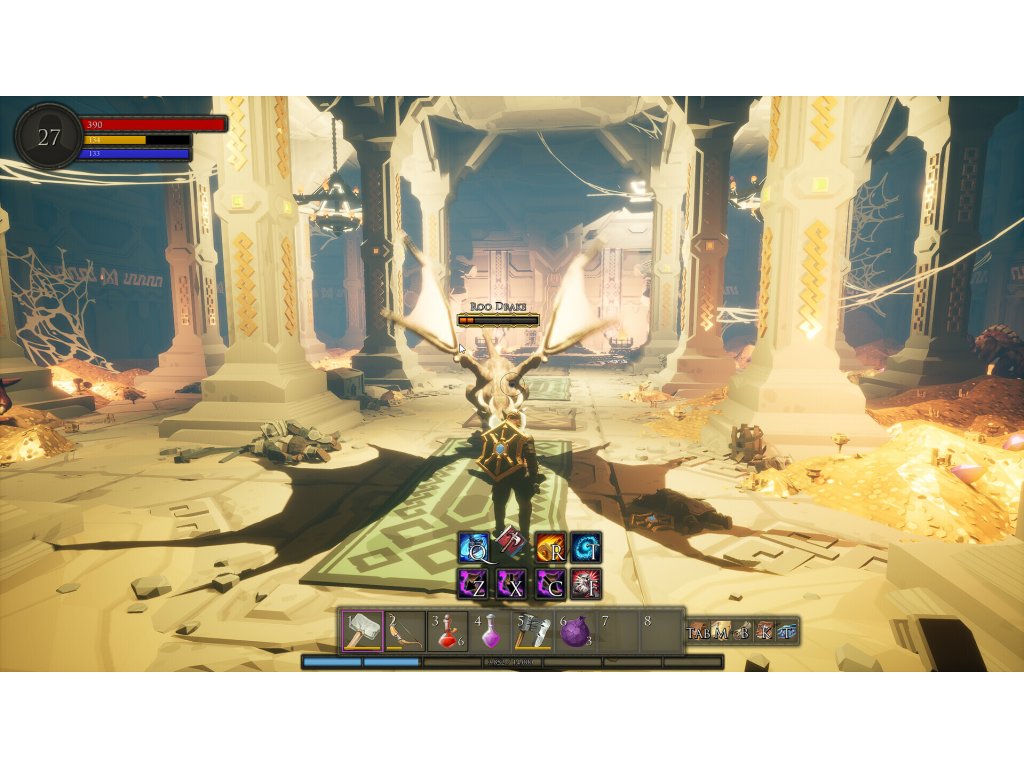This screenshot has height=768, width=1024.
Task: Use the purple ability marked X
Action: pyautogui.click(x=511, y=584)
